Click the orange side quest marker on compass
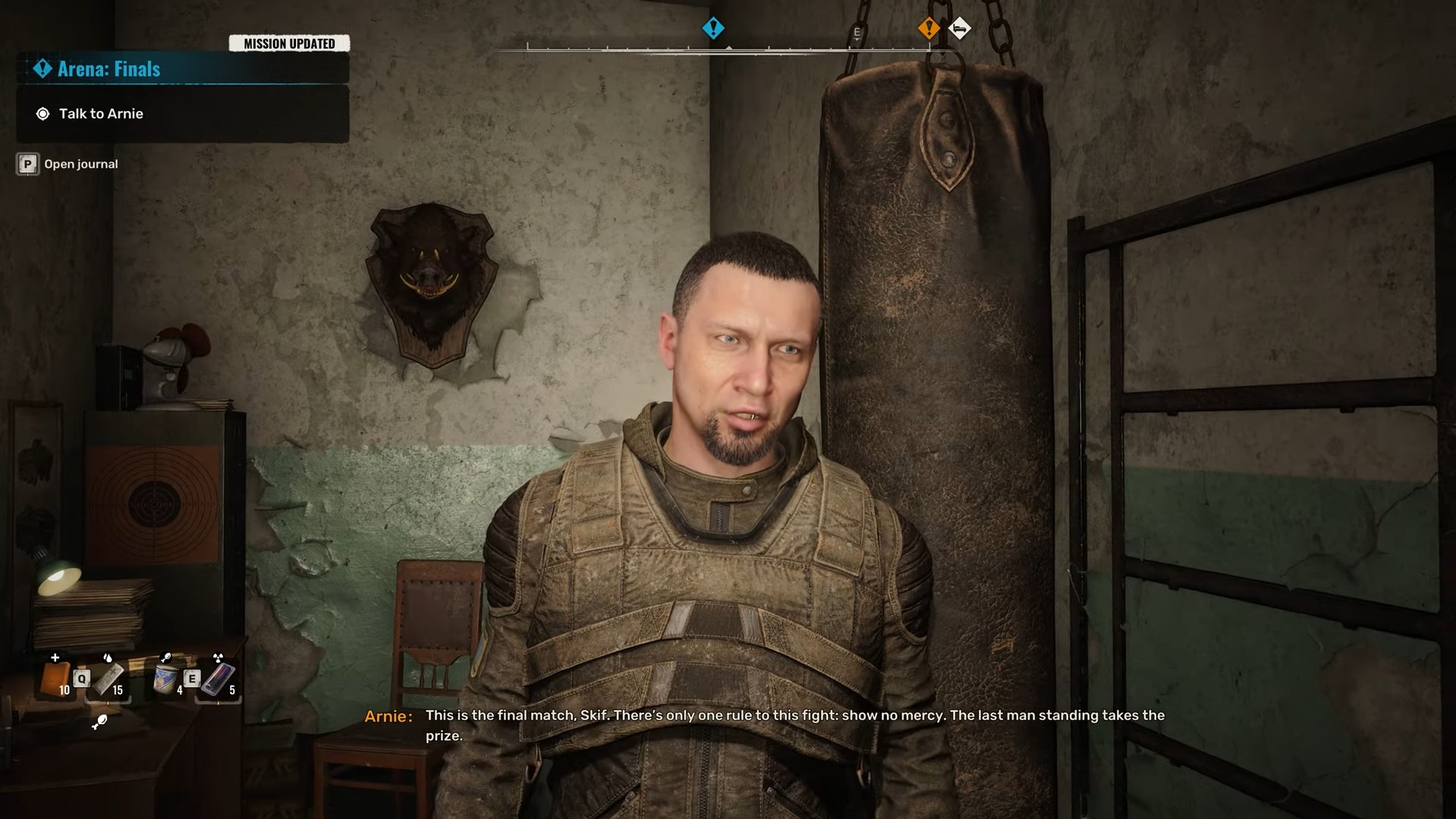This screenshot has width=1456, height=819. point(929,27)
